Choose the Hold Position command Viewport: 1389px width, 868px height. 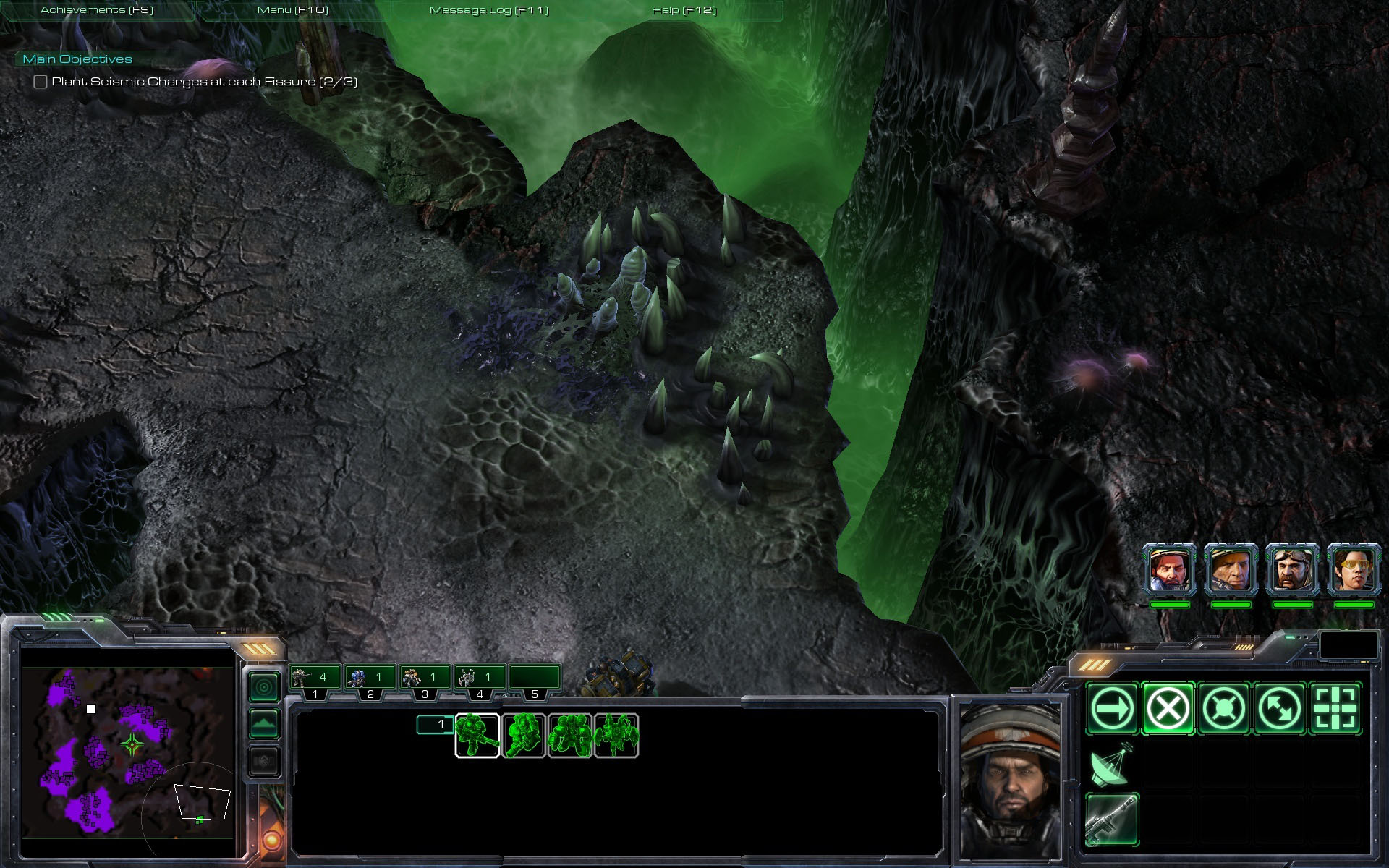click(1223, 709)
